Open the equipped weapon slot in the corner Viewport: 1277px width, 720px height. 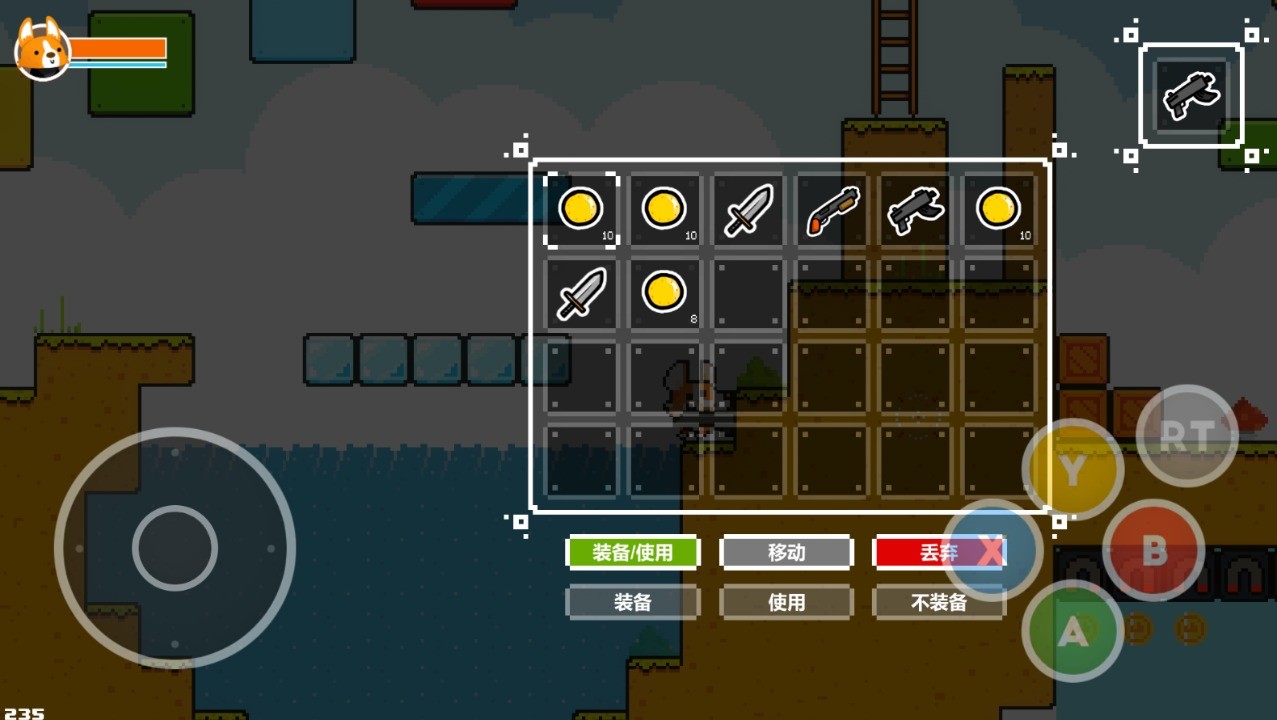(1190, 96)
